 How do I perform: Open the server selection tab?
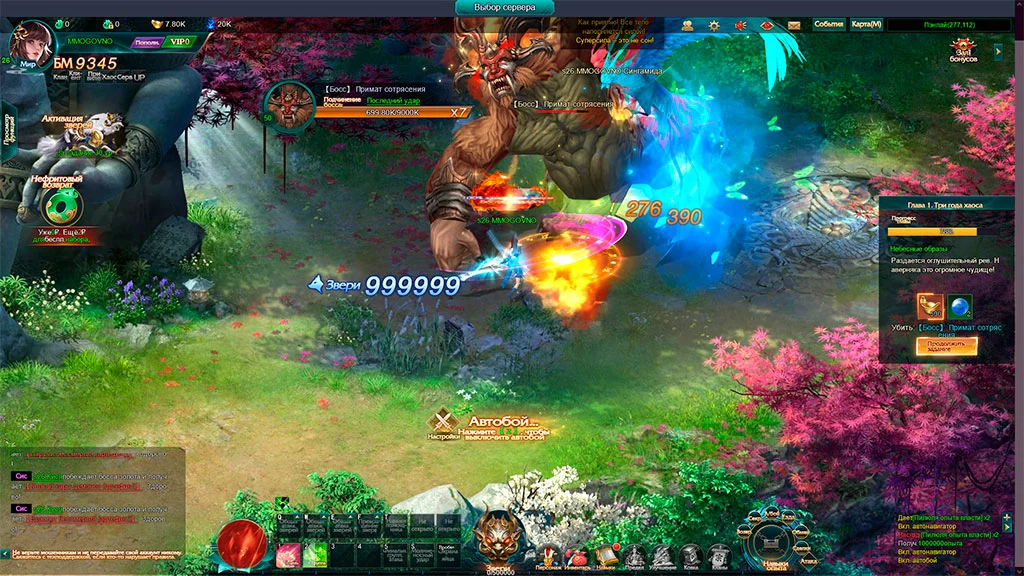point(512,8)
